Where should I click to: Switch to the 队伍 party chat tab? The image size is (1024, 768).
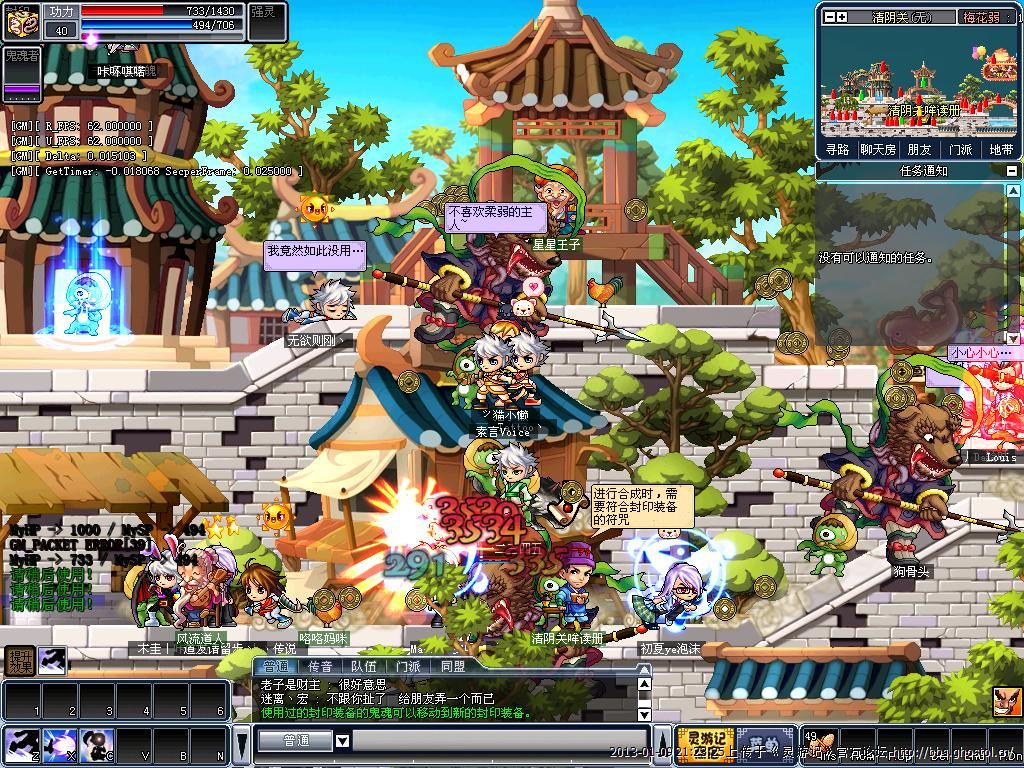click(x=364, y=666)
